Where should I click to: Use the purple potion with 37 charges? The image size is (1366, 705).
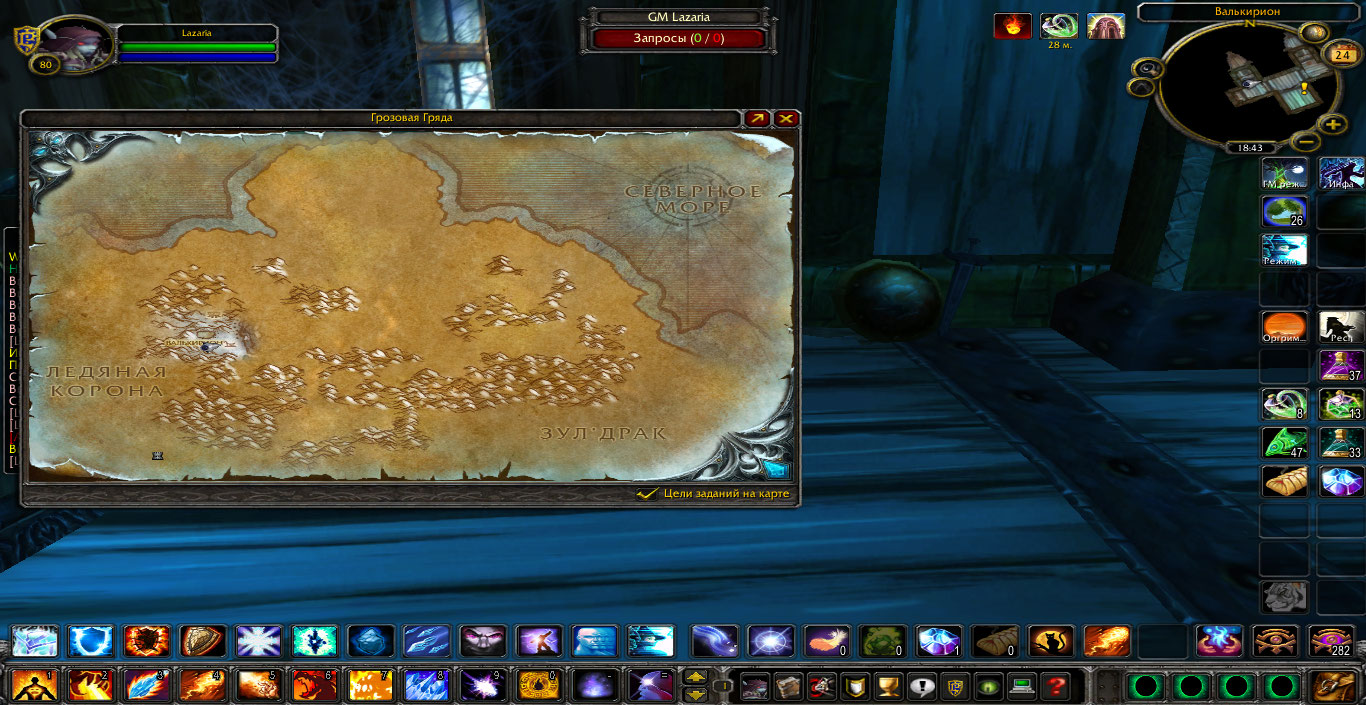[1341, 366]
